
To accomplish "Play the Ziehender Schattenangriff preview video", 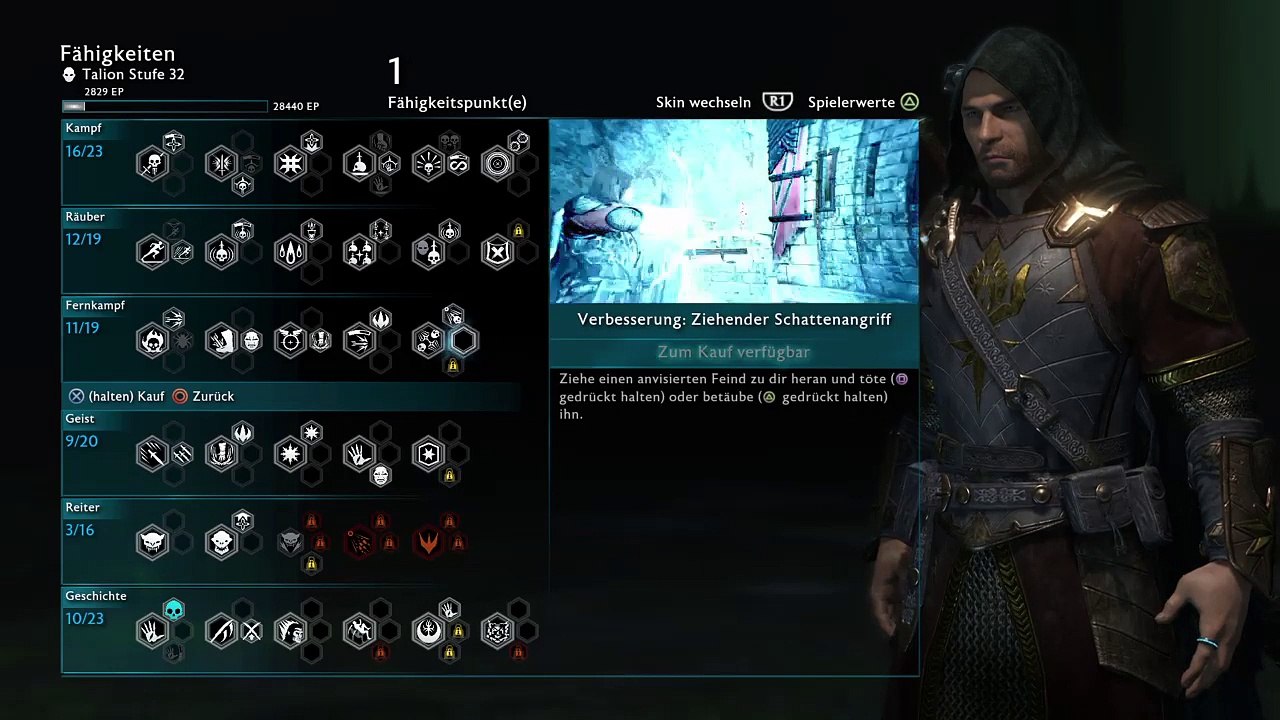I will point(734,211).
